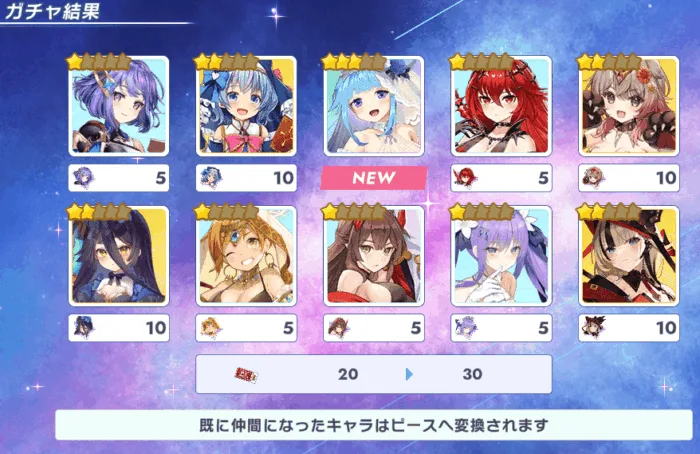The image size is (700, 454).
Task: Select the character in the black pirate hat
Action: (x=629, y=256)
